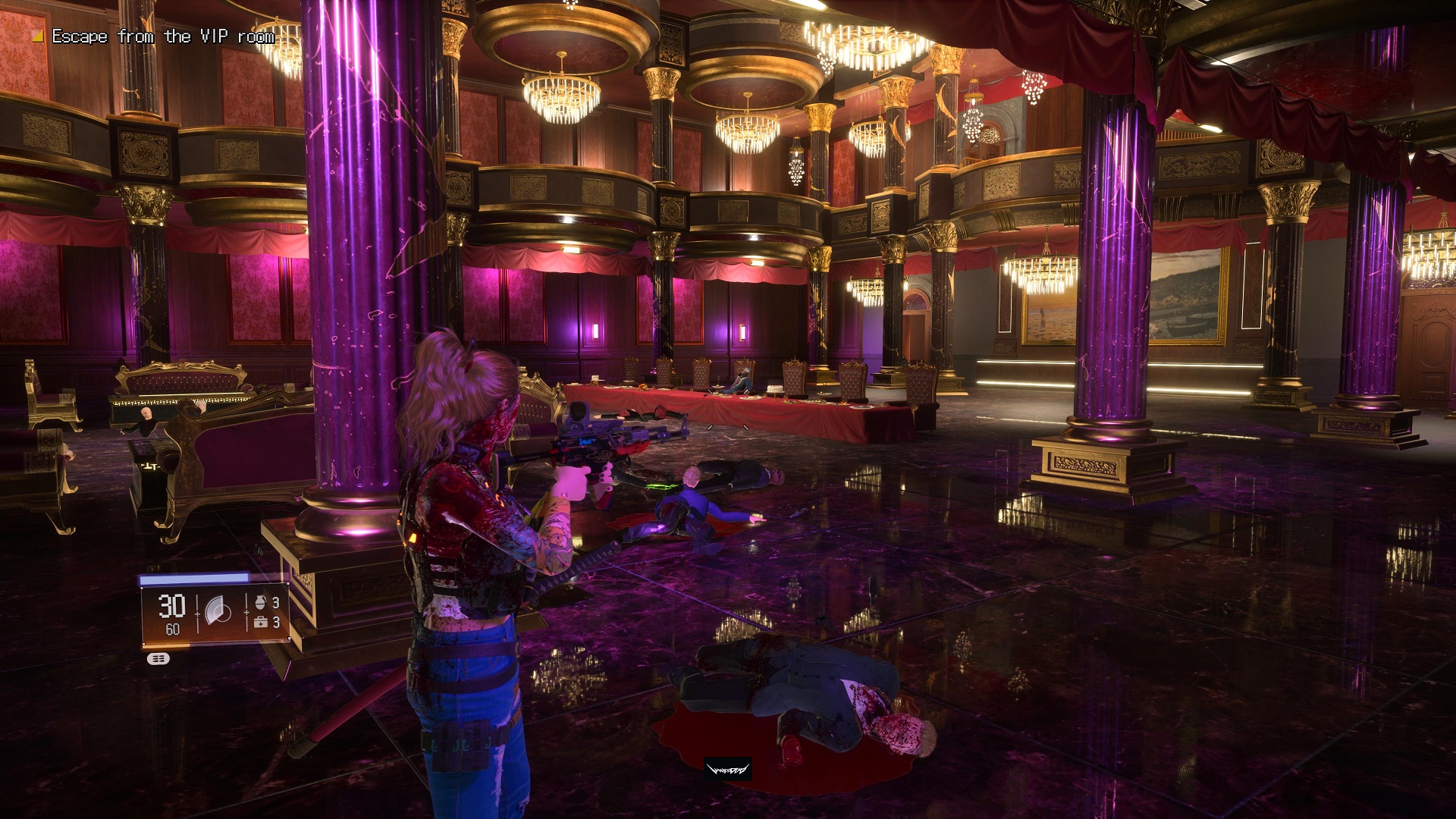Click the grenade icon in the HUD

point(260,602)
